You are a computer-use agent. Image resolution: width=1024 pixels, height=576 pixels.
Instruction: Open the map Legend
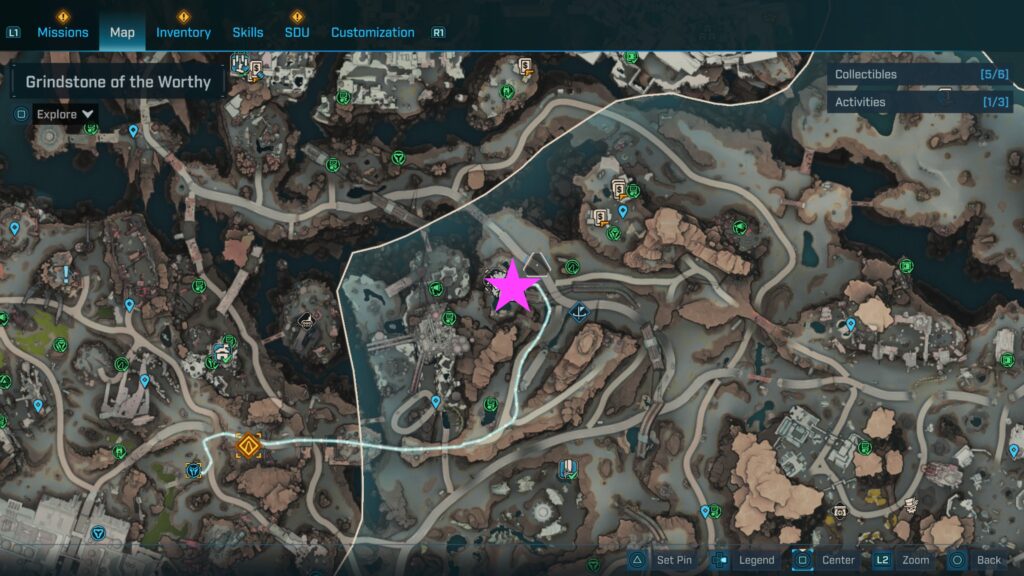[x=744, y=560]
